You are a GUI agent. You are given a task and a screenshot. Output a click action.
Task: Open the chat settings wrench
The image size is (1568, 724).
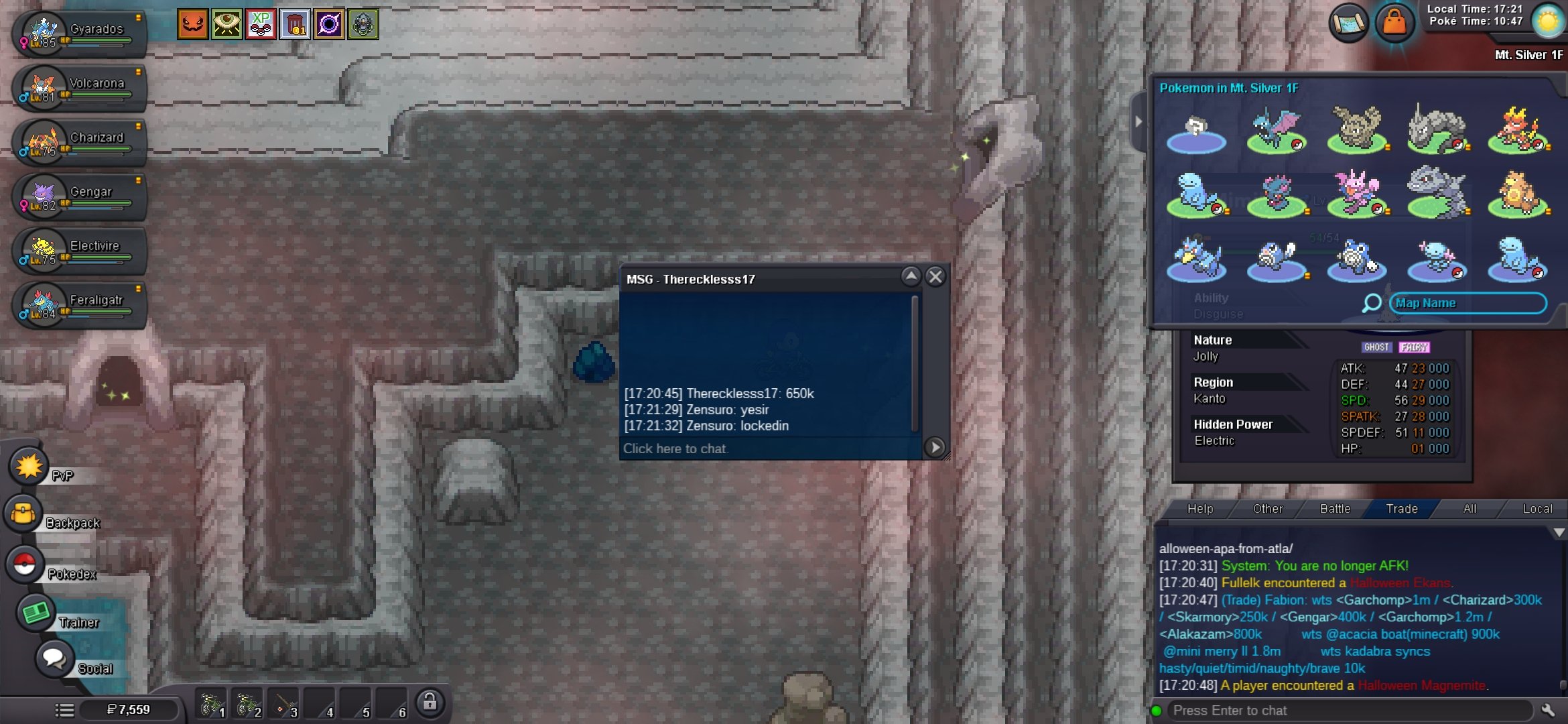pos(1548,710)
